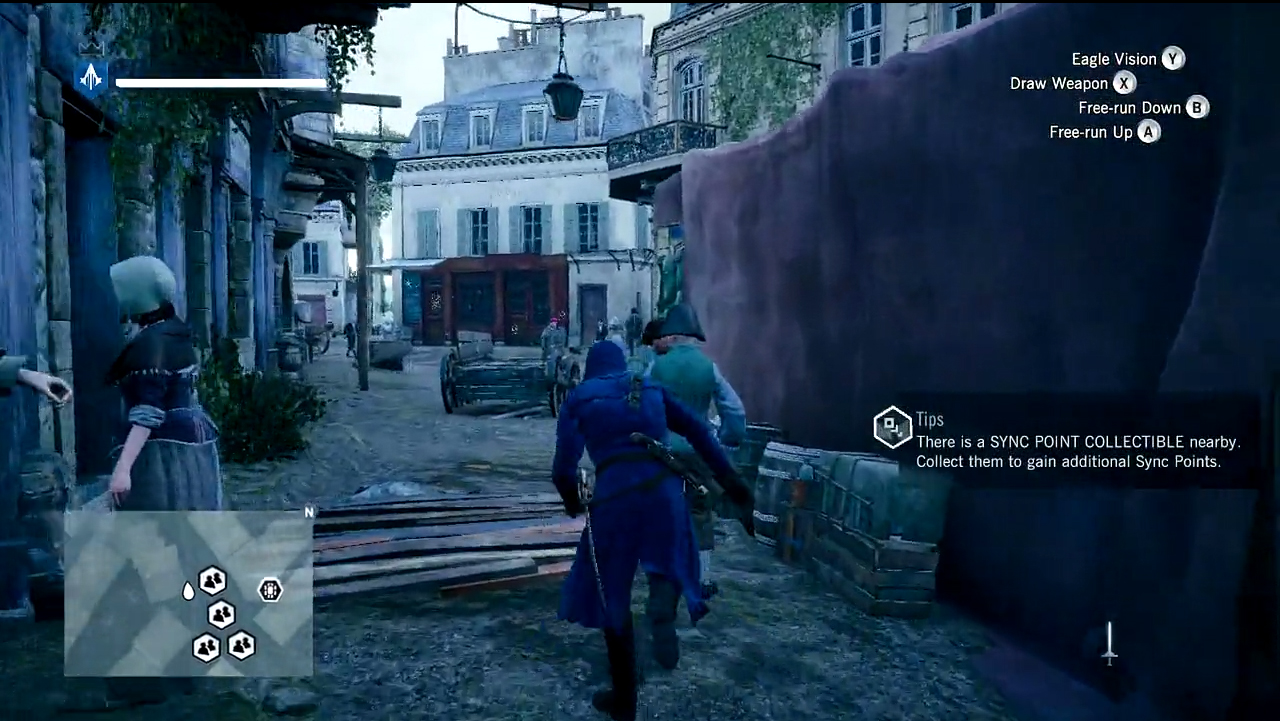
Task: Click the hexagonal Tips icon
Action: point(892,427)
